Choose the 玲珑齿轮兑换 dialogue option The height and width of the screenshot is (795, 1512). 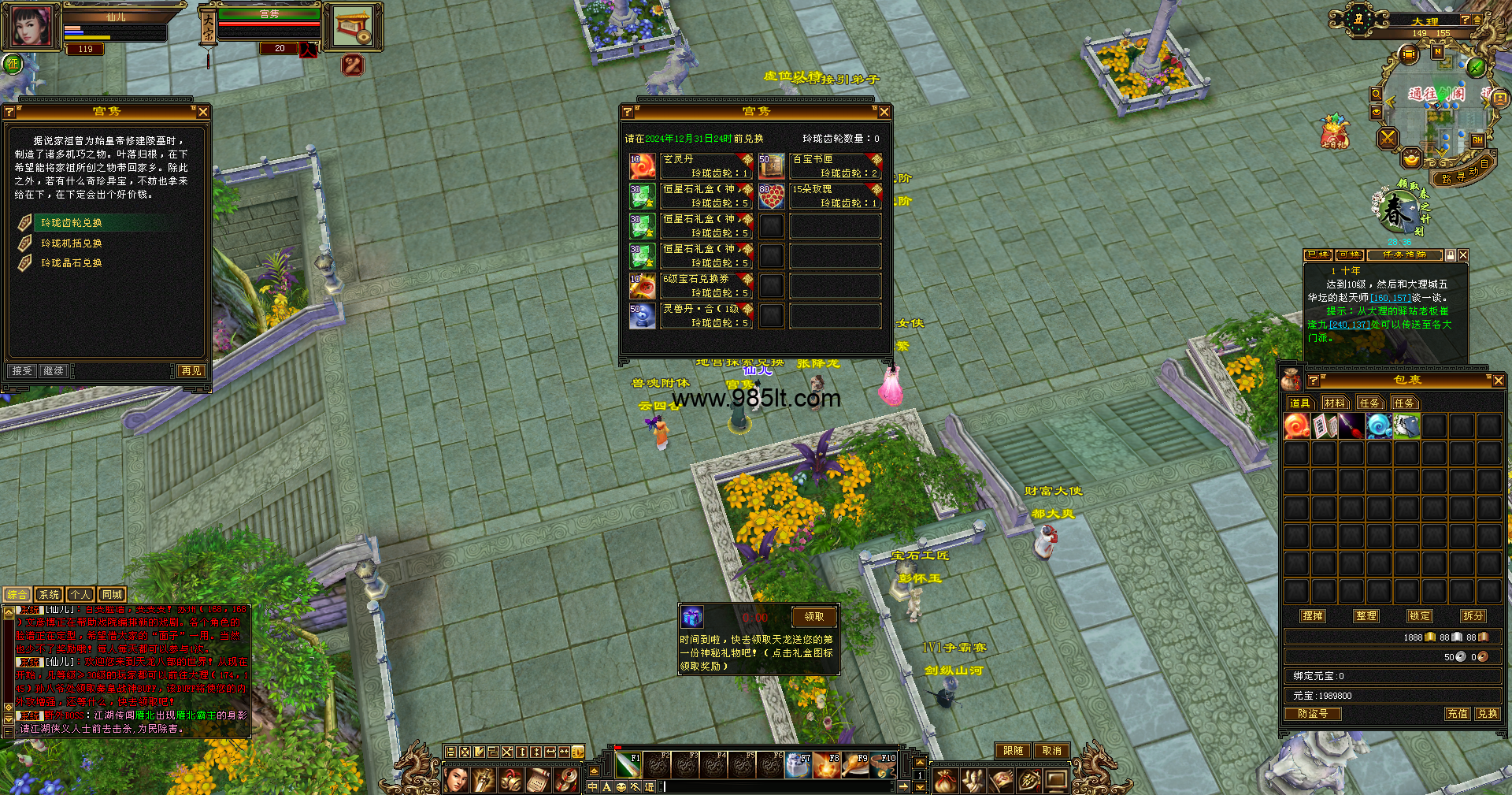71,223
